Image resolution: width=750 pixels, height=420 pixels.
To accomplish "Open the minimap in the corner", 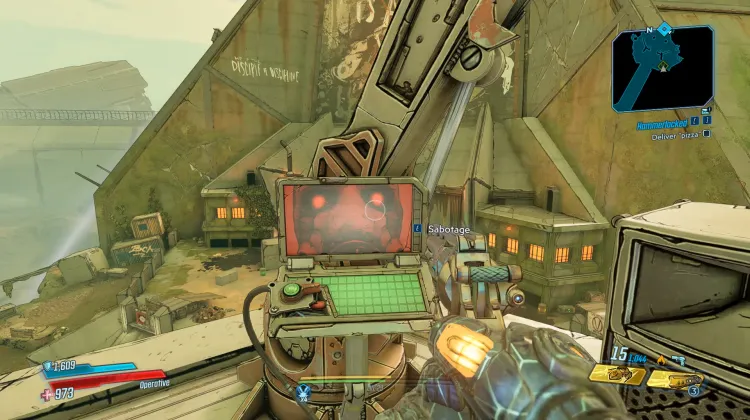I will pos(663,66).
